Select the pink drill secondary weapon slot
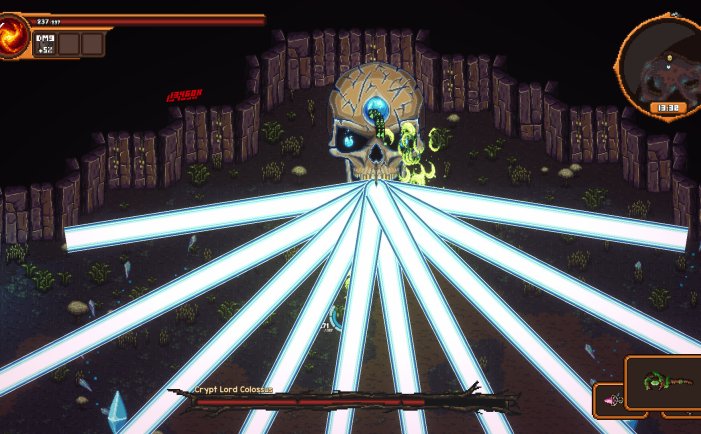Image resolution: width=701 pixels, height=434 pixels. coord(609,401)
